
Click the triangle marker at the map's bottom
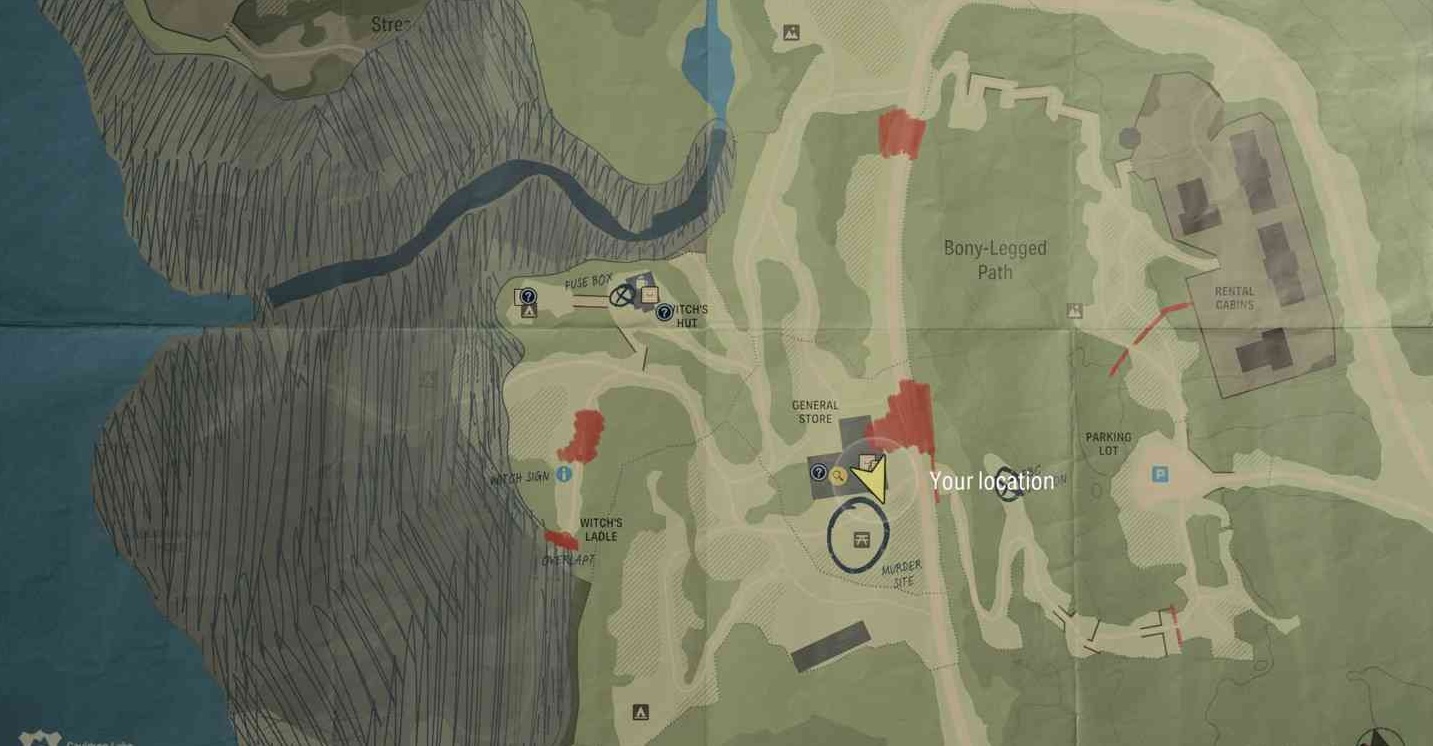640,712
